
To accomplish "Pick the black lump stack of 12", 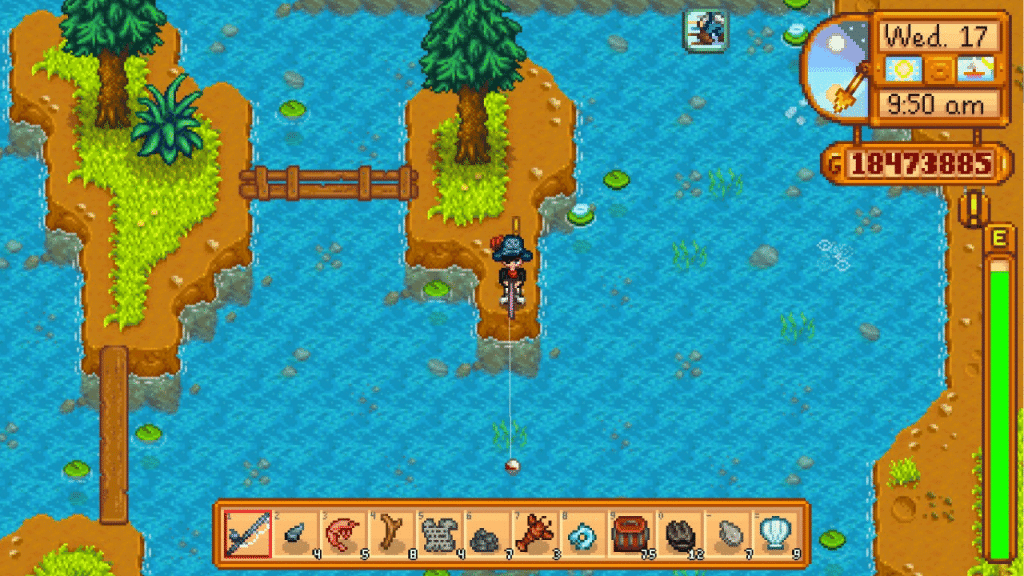I will [678, 535].
